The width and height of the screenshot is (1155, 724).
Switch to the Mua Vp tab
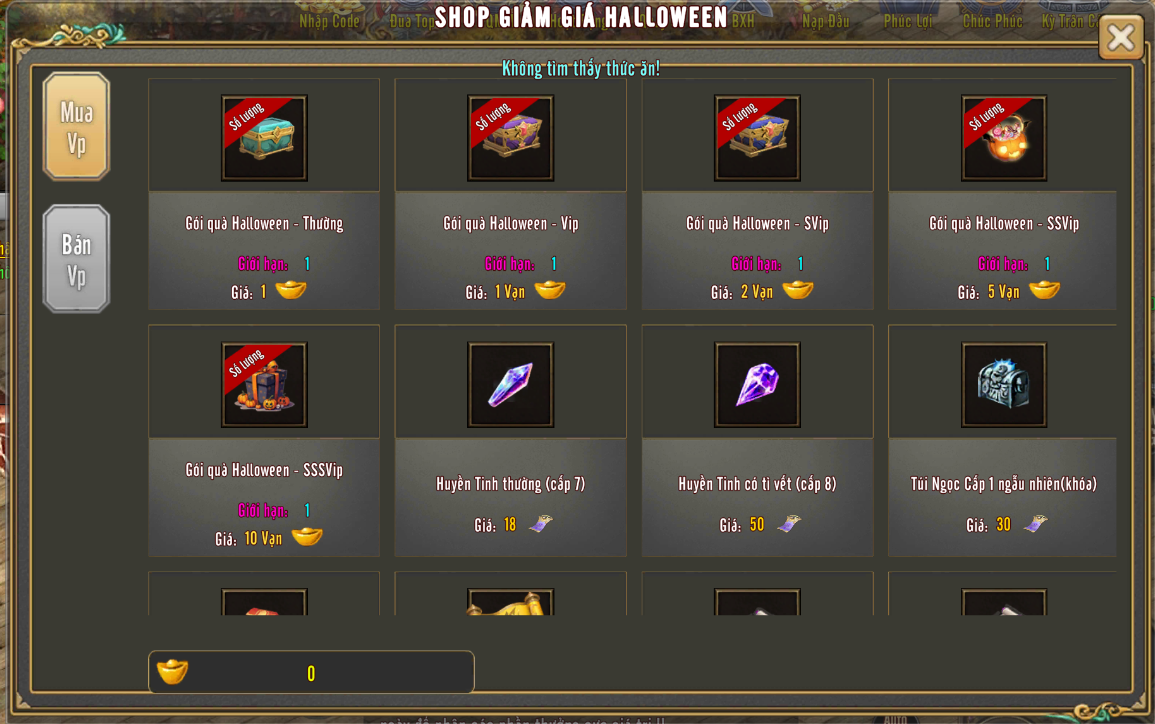[x=76, y=127]
